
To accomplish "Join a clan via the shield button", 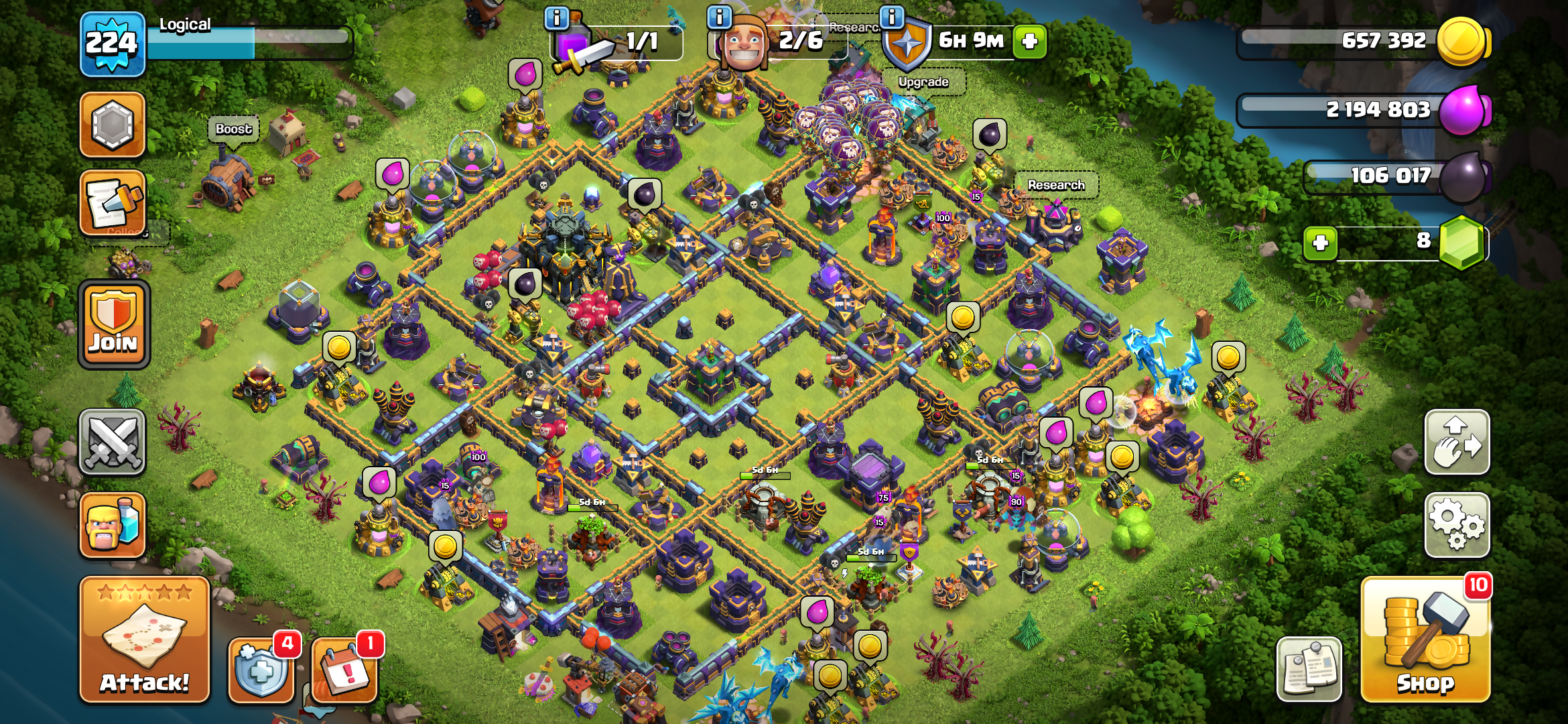I will point(114,324).
